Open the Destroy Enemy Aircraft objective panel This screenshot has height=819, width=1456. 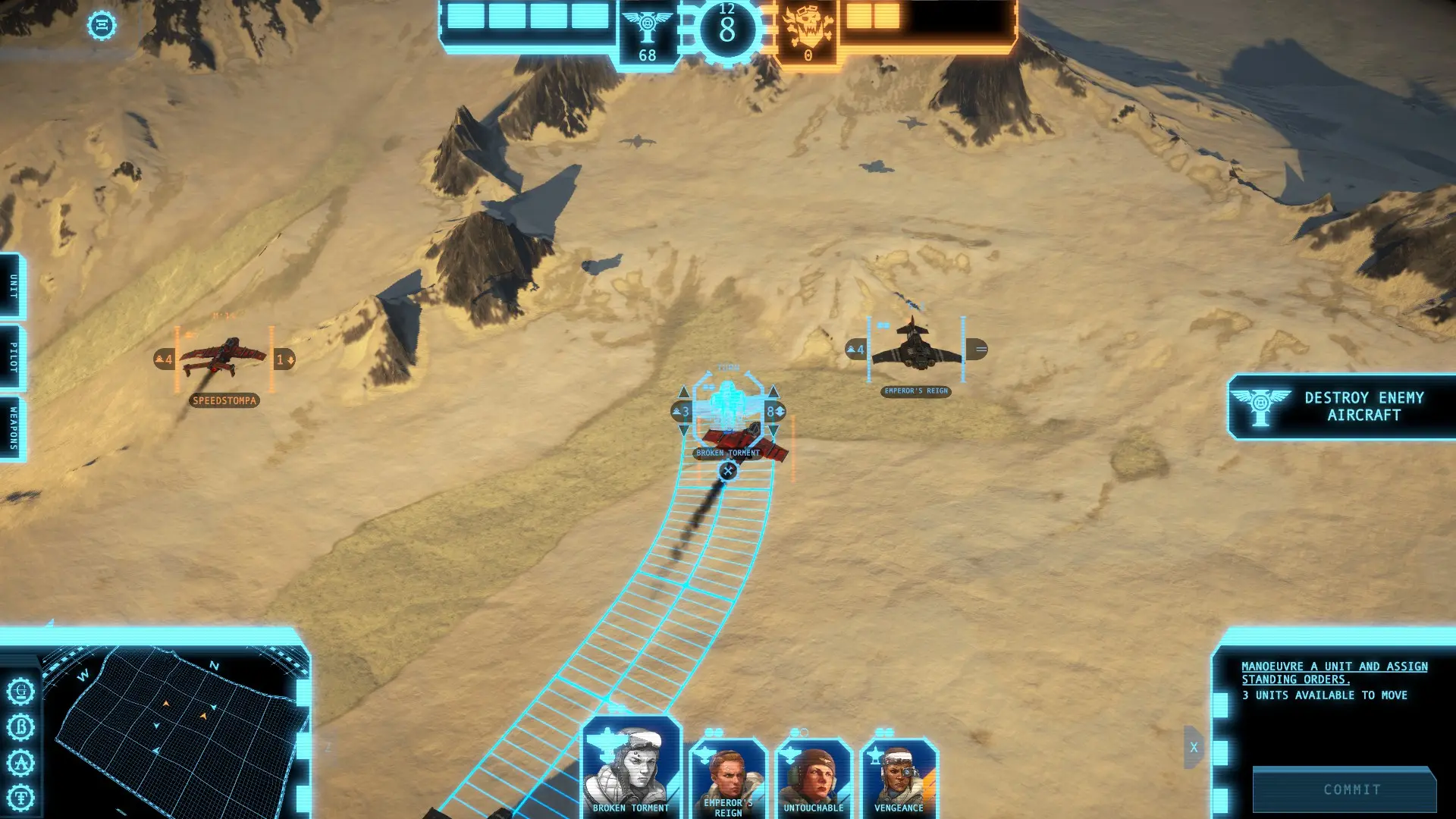(1342, 406)
